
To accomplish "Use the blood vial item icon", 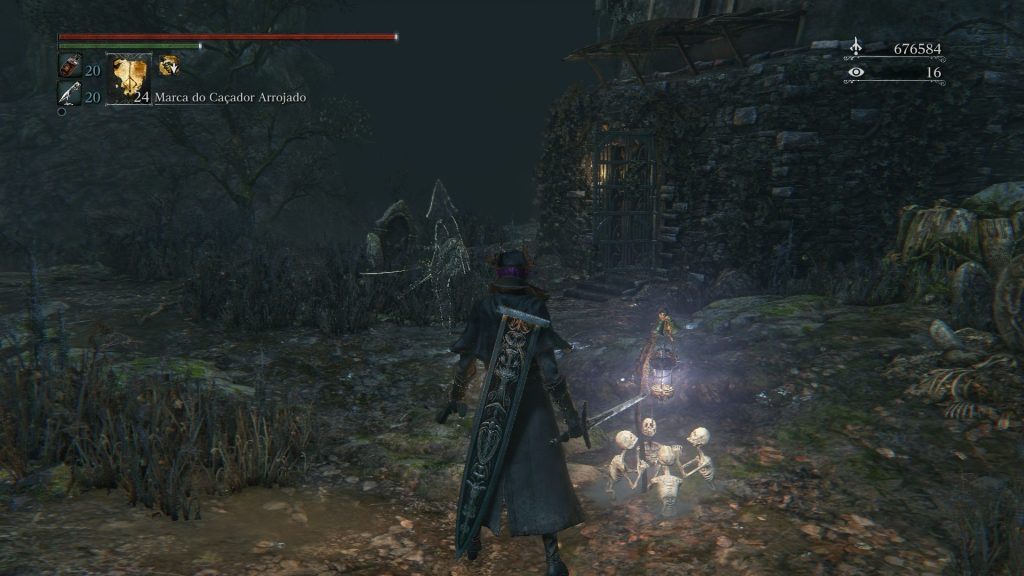I will click(69, 67).
